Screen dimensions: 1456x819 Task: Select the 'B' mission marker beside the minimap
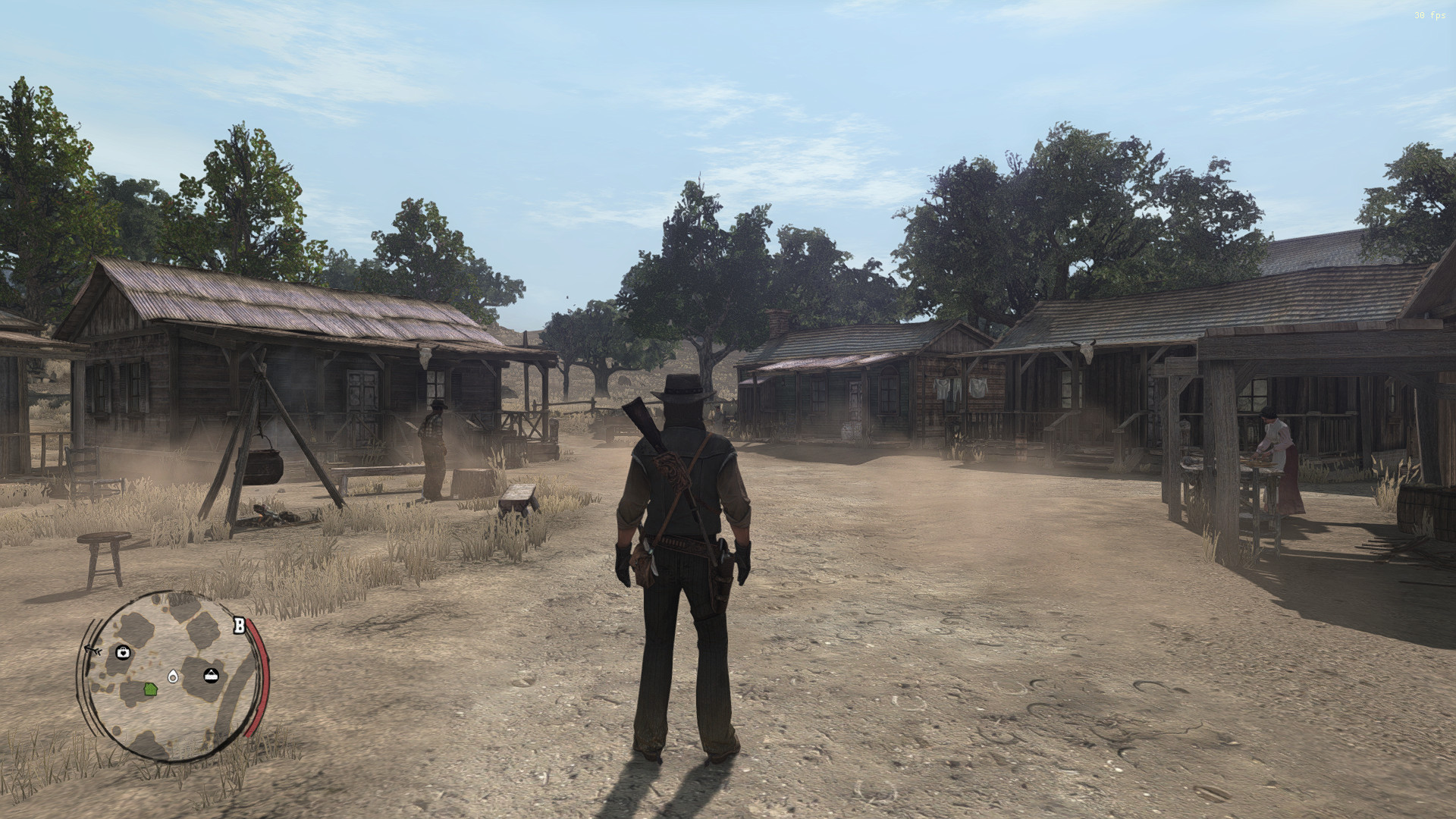[x=239, y=625]
